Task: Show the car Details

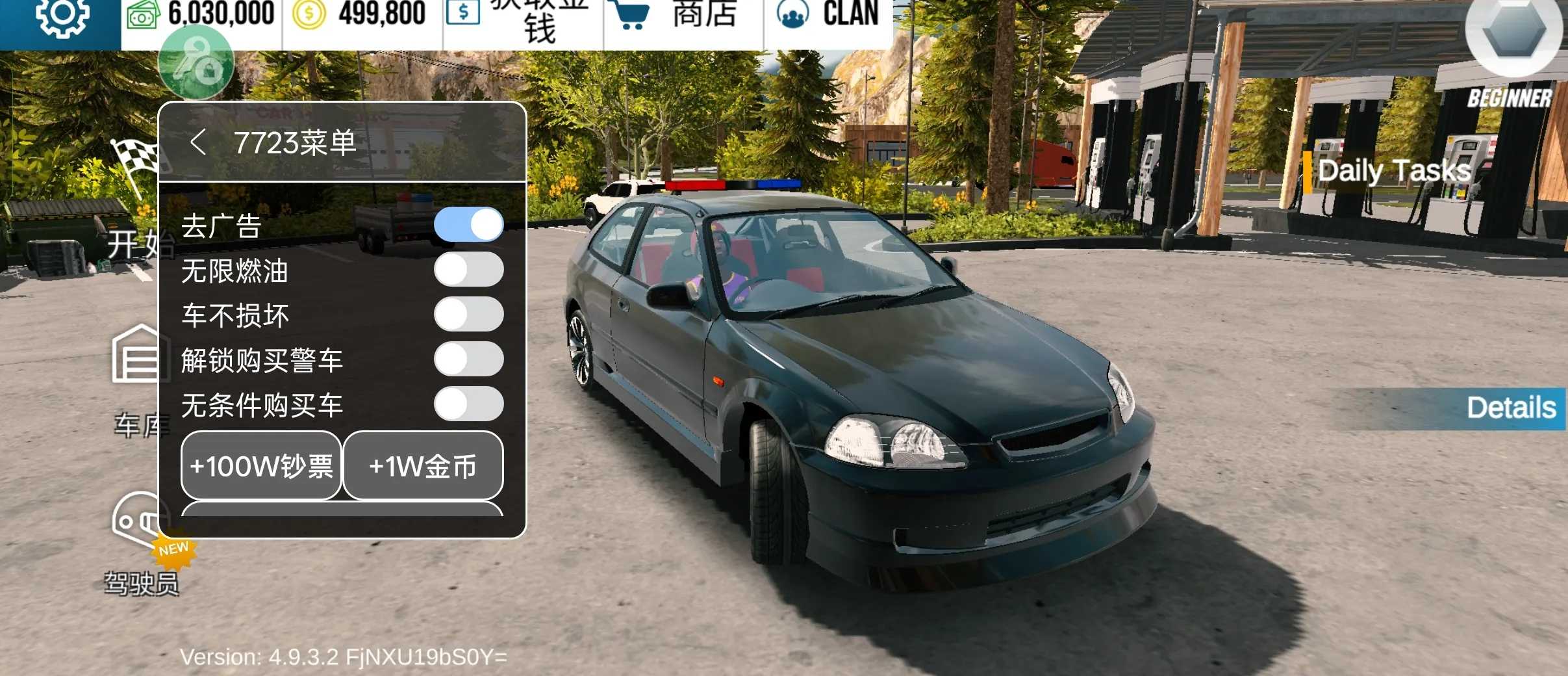Action: [x=1511, y=408]
